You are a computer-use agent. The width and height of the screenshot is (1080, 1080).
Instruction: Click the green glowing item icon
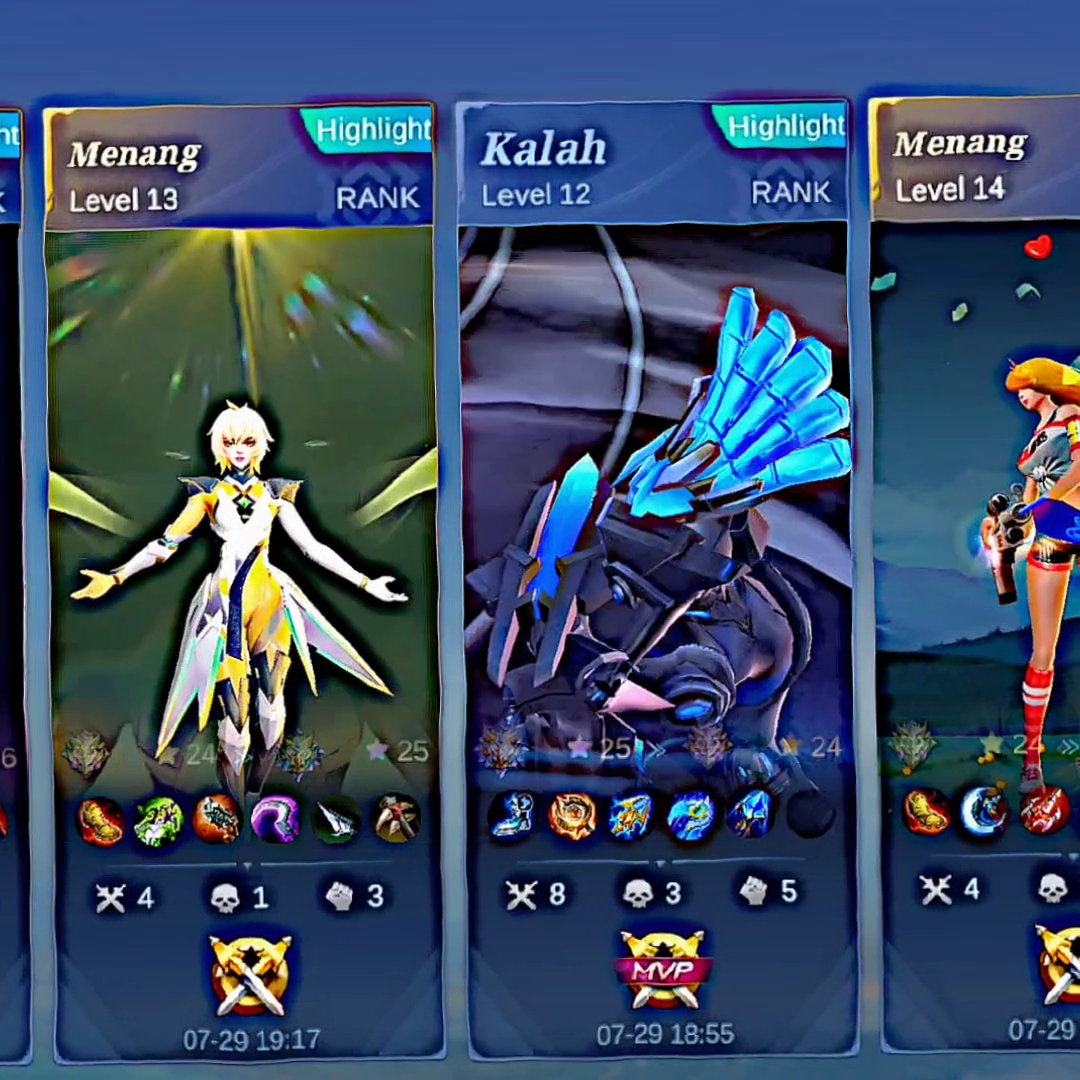pyautogui.click(x=159, y=820)
